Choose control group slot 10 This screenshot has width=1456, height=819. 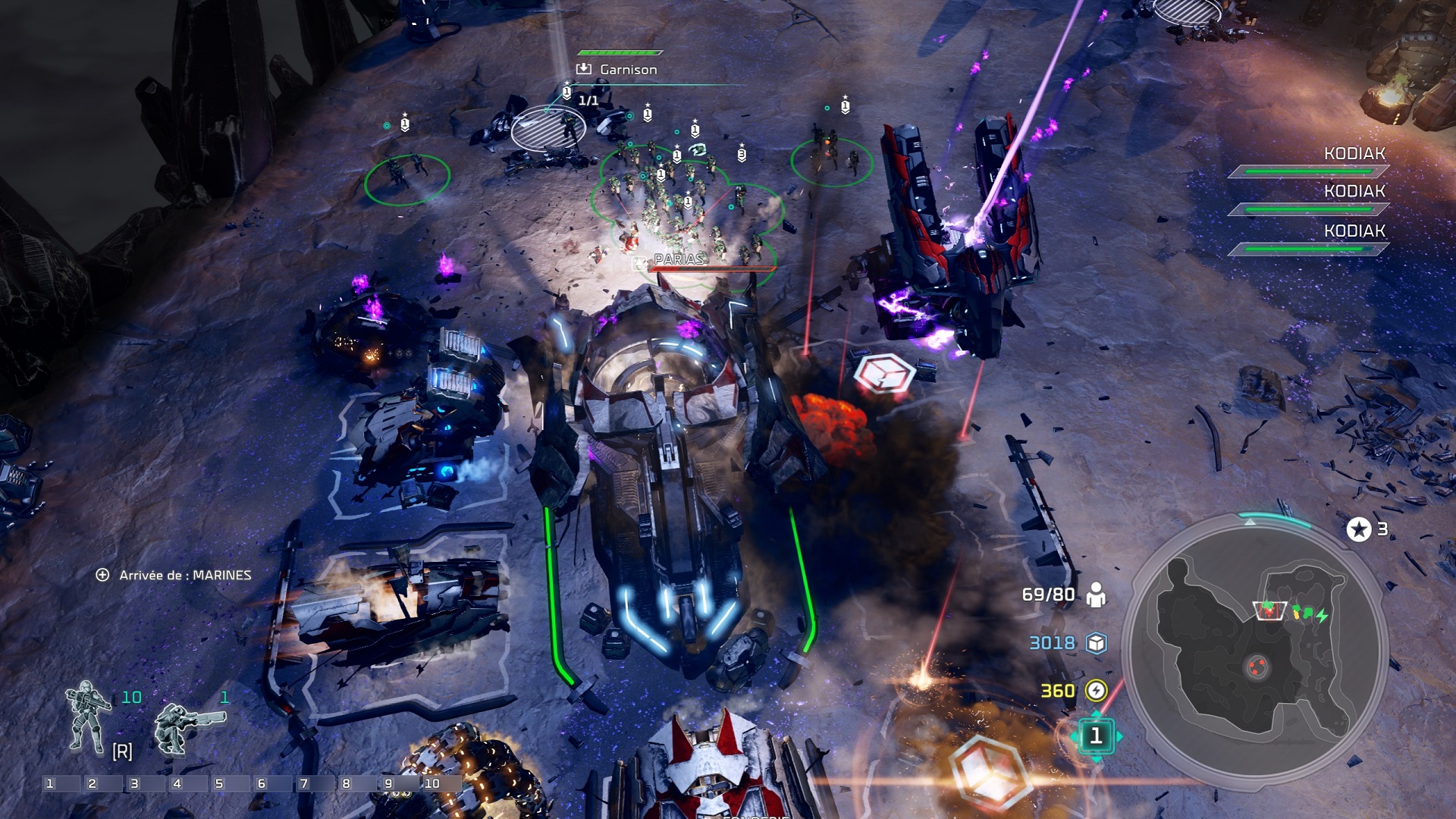[432, 783]
